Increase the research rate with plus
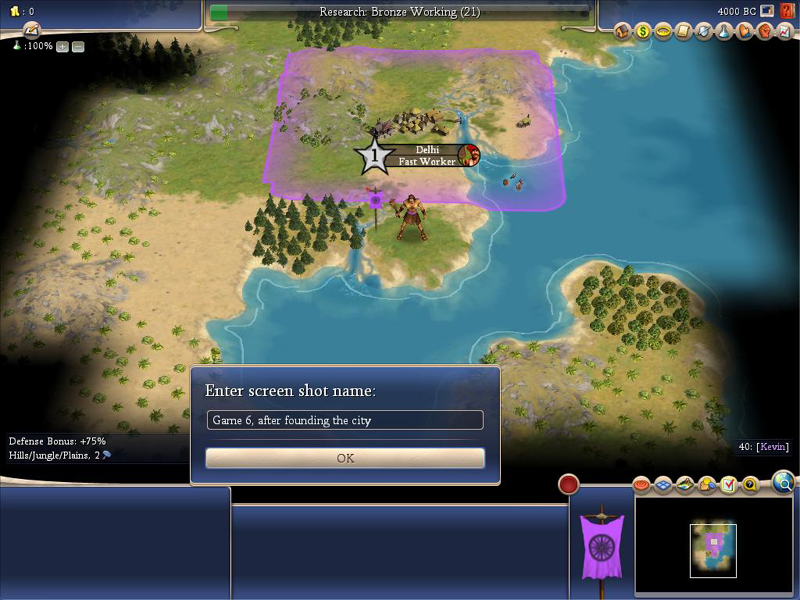The image size is (800, 600). 62,46
